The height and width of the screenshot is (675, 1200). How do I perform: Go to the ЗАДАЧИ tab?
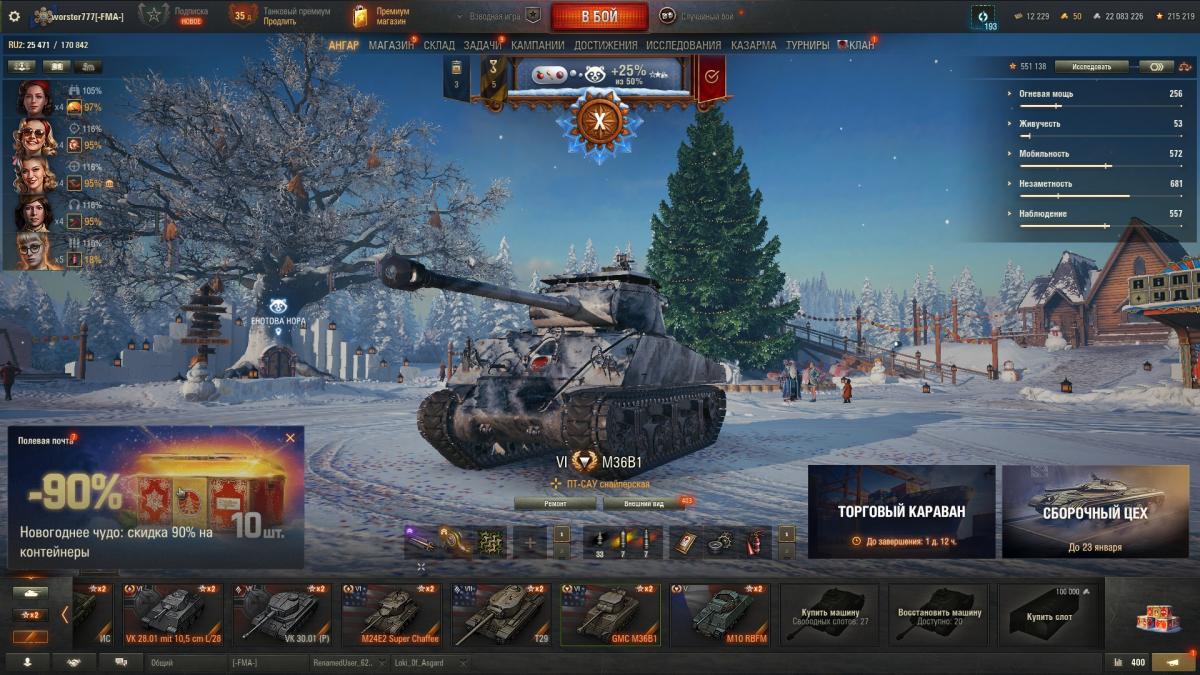pos(482,45)
